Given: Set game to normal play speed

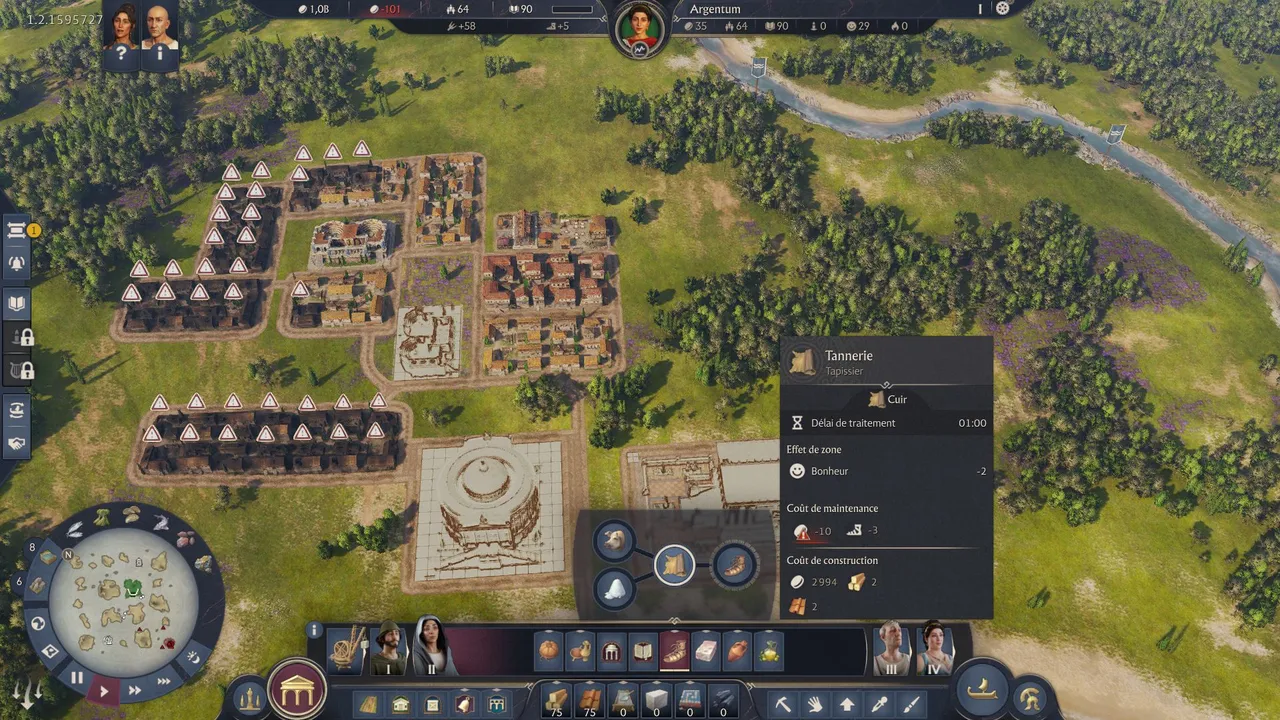Looking at the screenshot, I should click(x=104, y=690).
